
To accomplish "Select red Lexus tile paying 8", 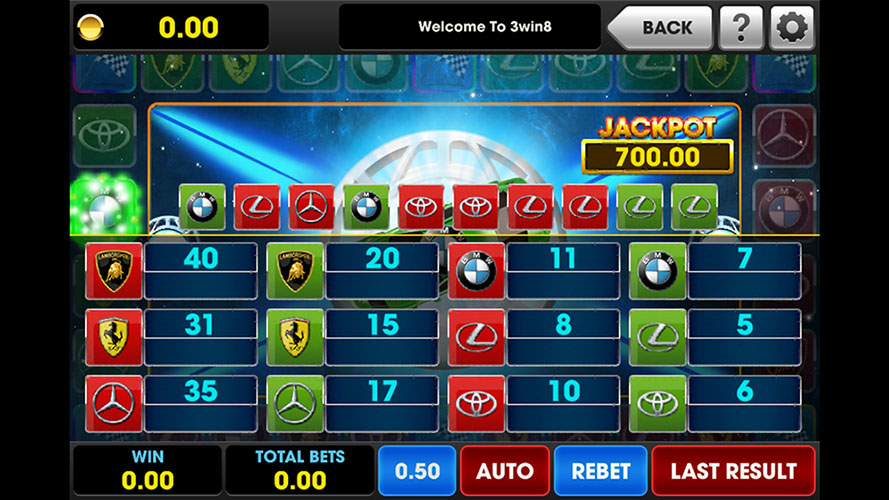I will tap(476, 336).
